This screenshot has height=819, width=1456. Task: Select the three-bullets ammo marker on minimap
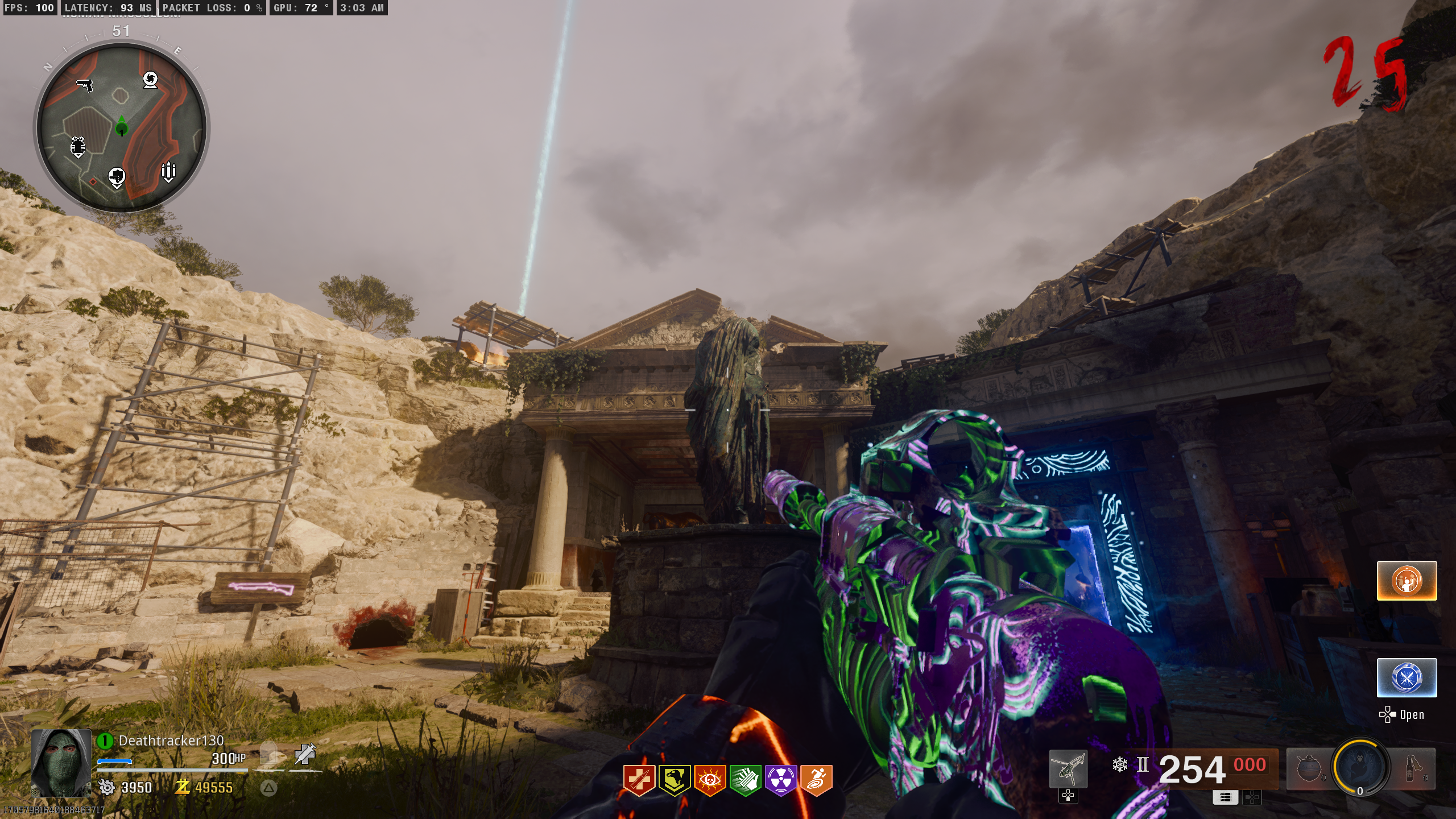point(168,171)
